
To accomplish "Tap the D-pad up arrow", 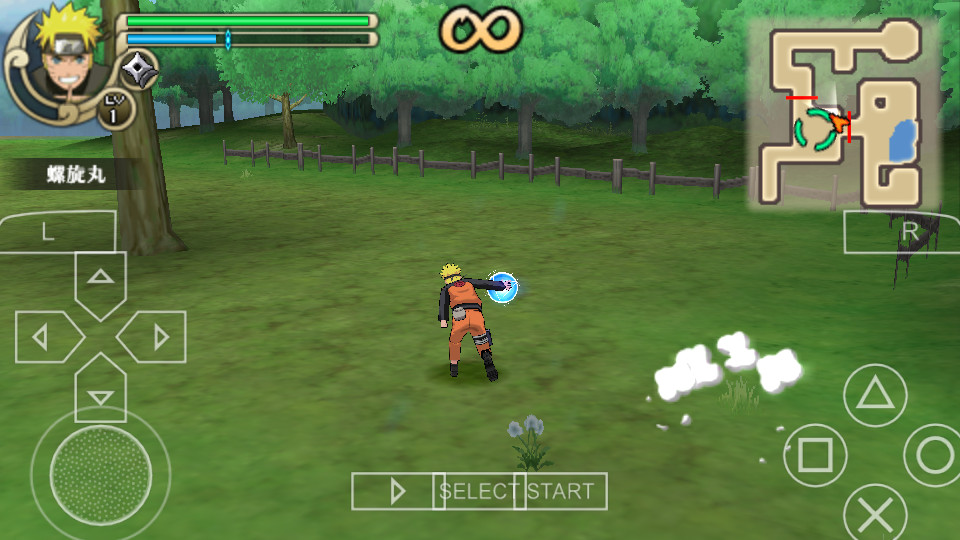I will click(100, 280).
